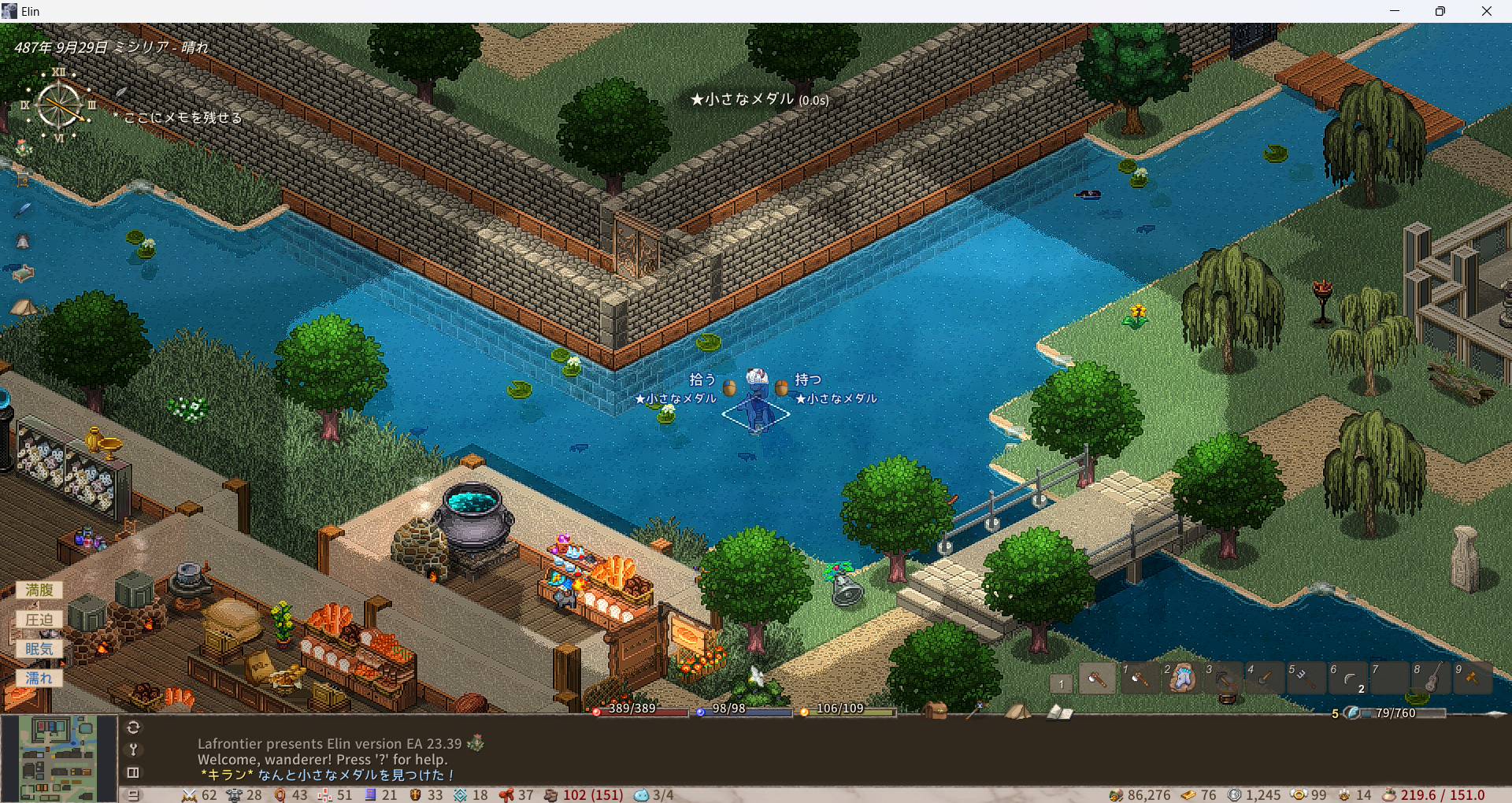This screenshot has height=803, width=1512.
Task: Click the bed icon on left sidebar
Action: coord(24,273)
